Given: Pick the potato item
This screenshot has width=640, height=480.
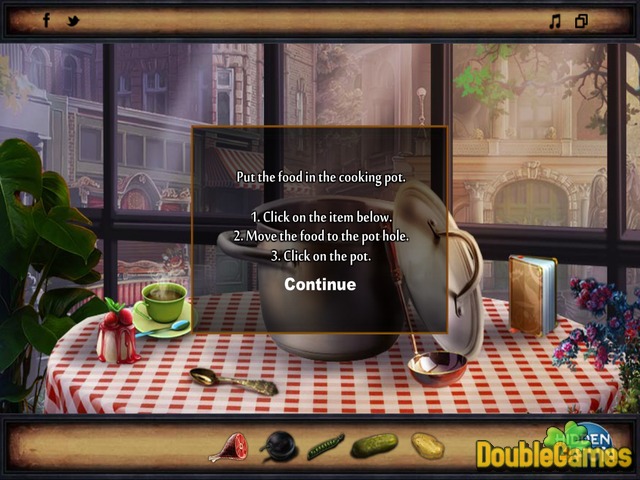Looking at the screenshot, I should 427,445.
